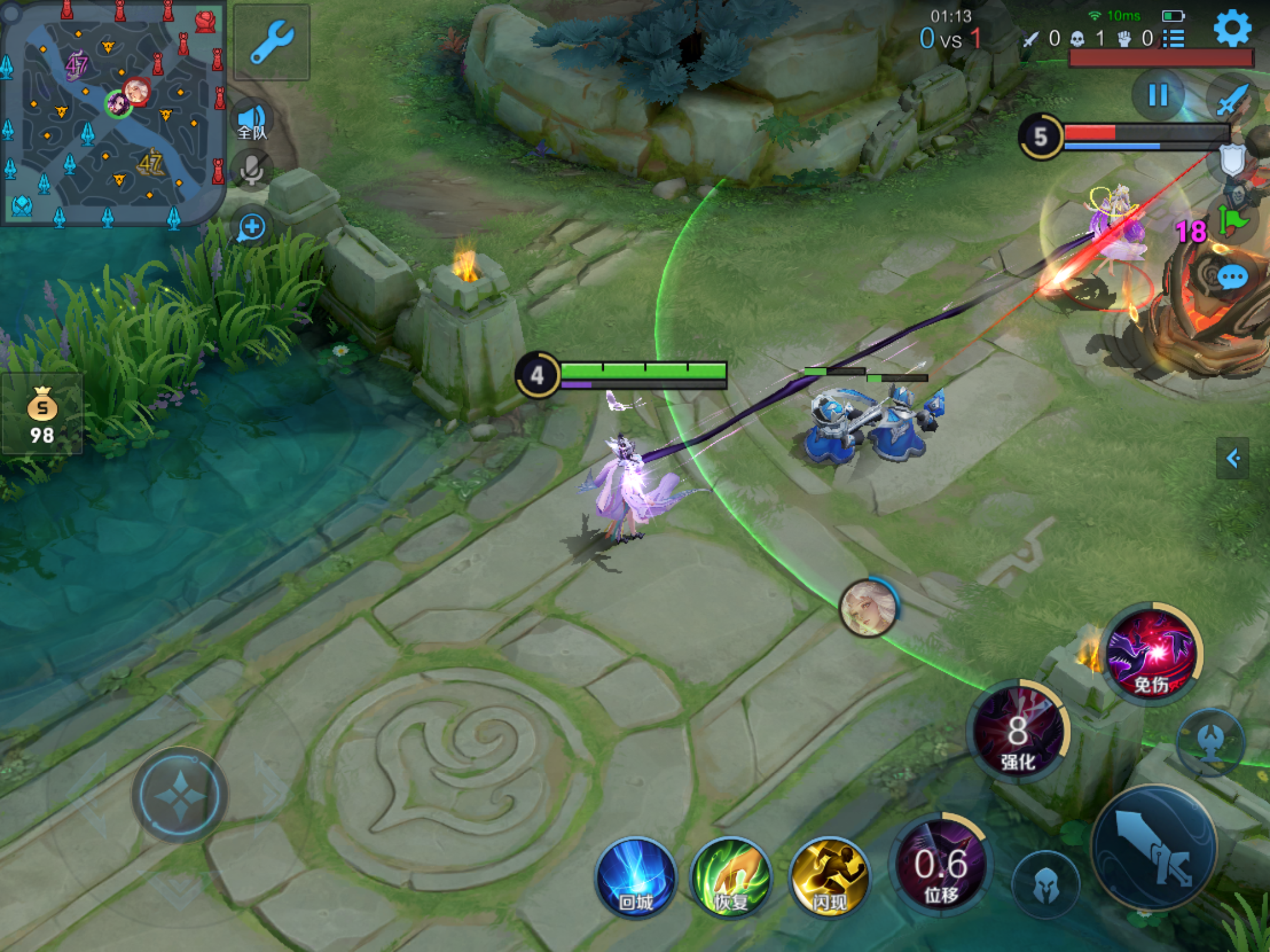Select the enemy hero portrait target
Screen dimensions: 1270x952
[868, 608]
